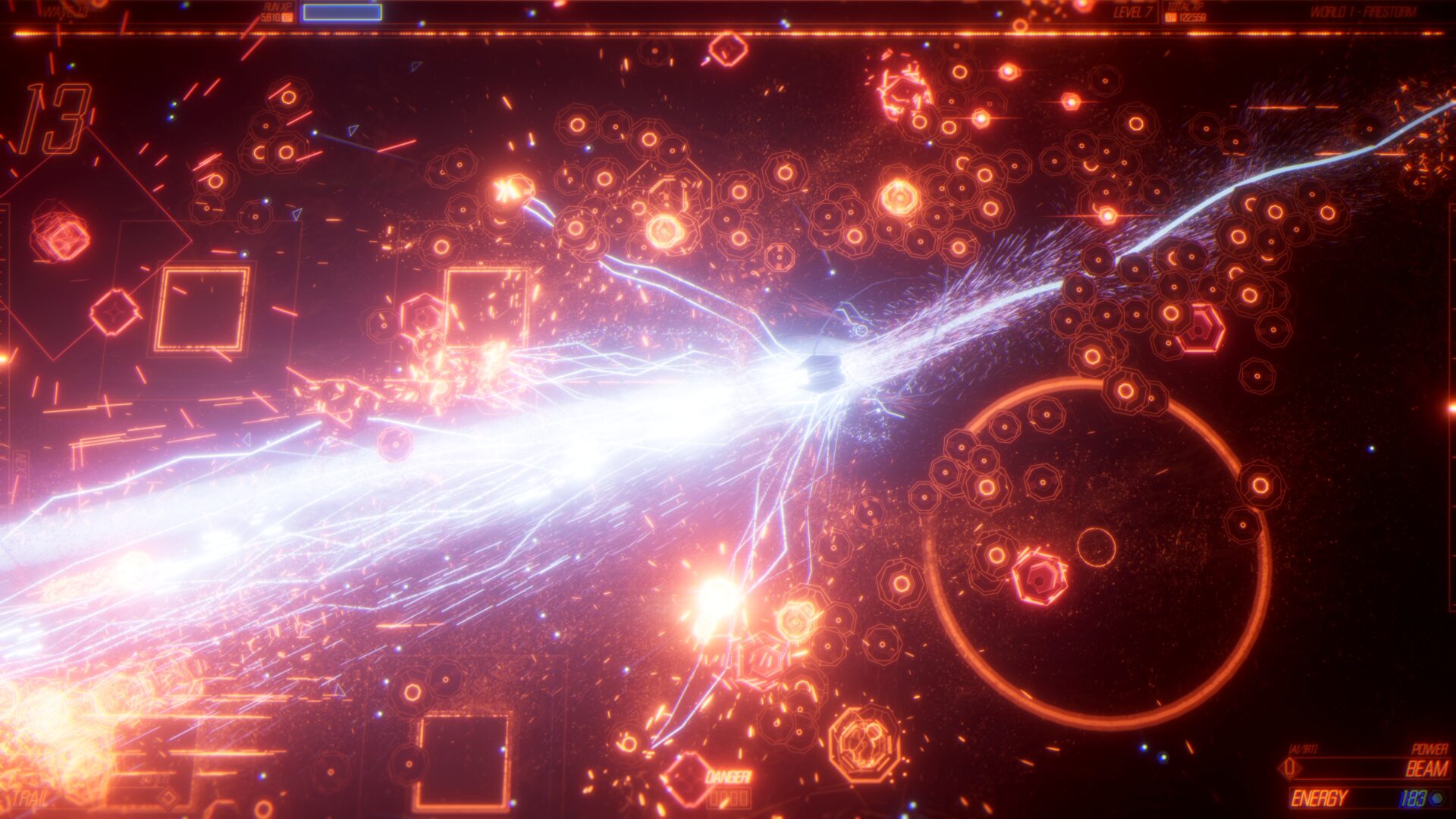Viewport: 1456px width, 819px height.
Task: Click the RUN XP 5810 counter
Action: pos(271,15)
